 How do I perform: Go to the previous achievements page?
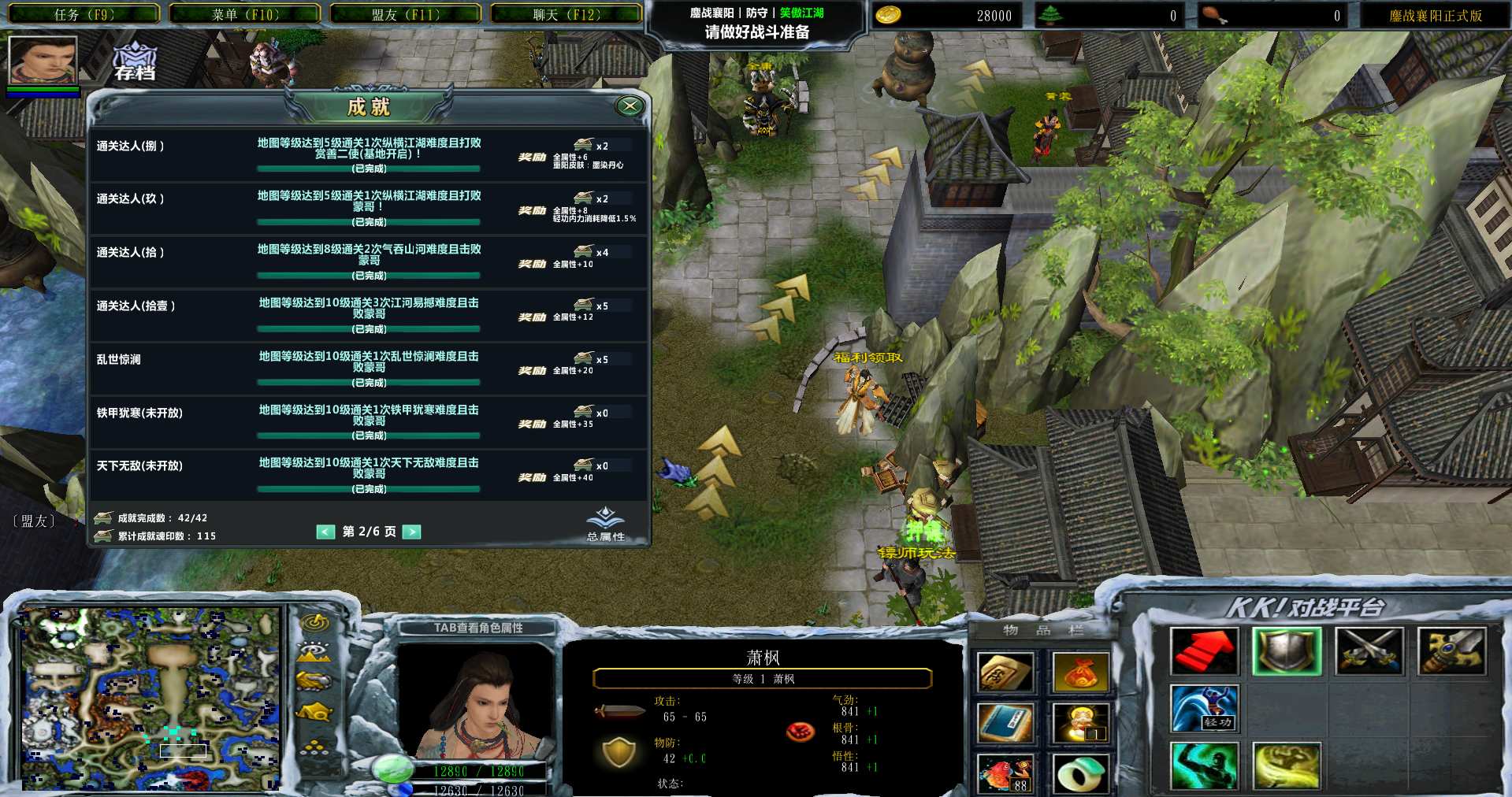pos(325,532)
